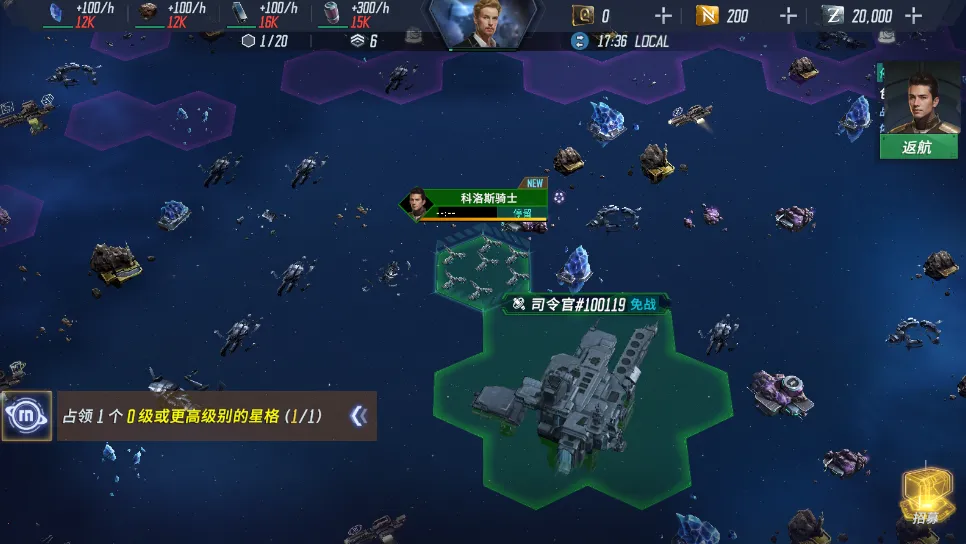This screenshot has height=544, width=966.
Task: Toggle the local time clock display
Action: click(x=619, y=41)
